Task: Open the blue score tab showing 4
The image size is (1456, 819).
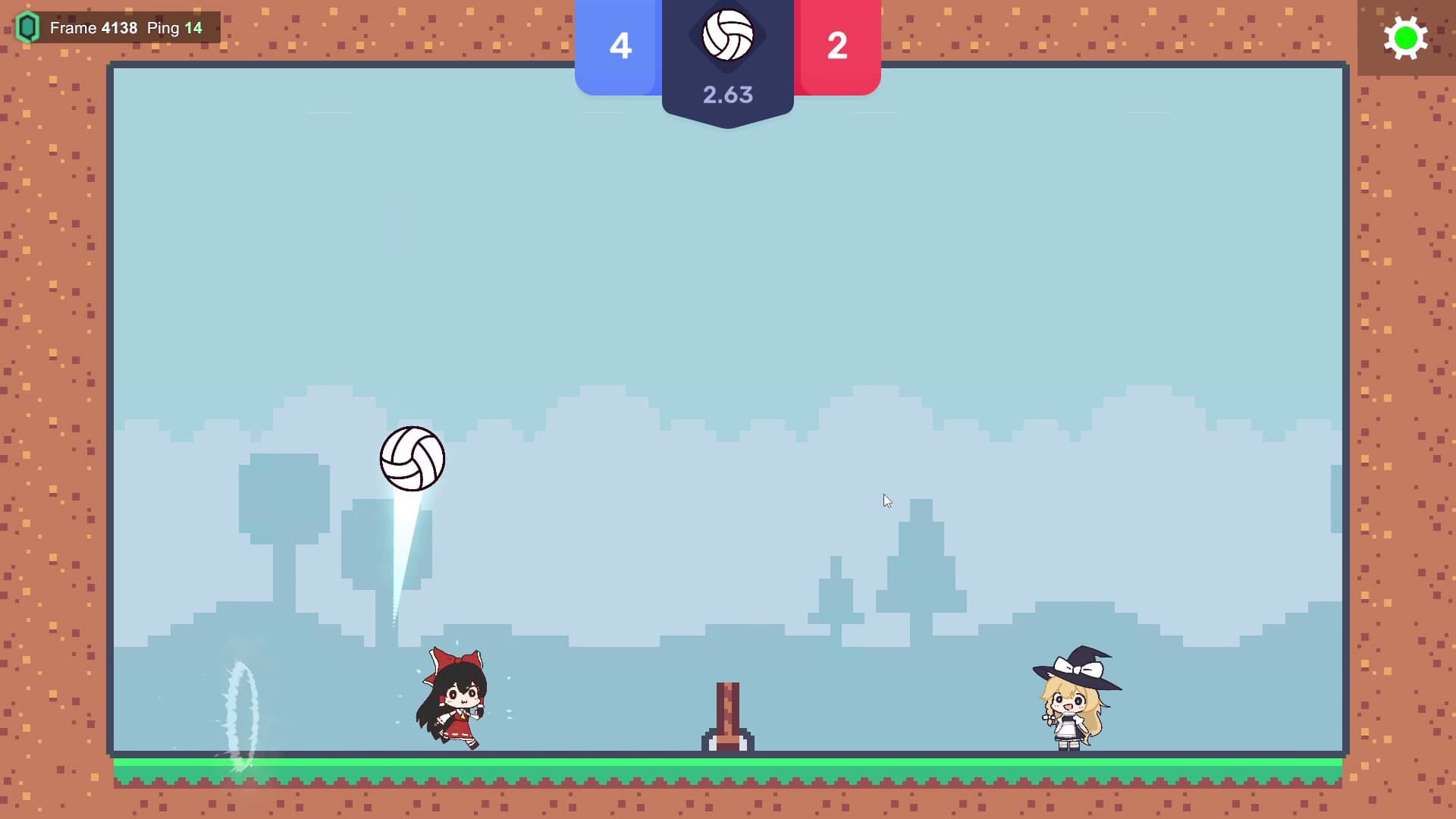Action: tap(620, 47)
